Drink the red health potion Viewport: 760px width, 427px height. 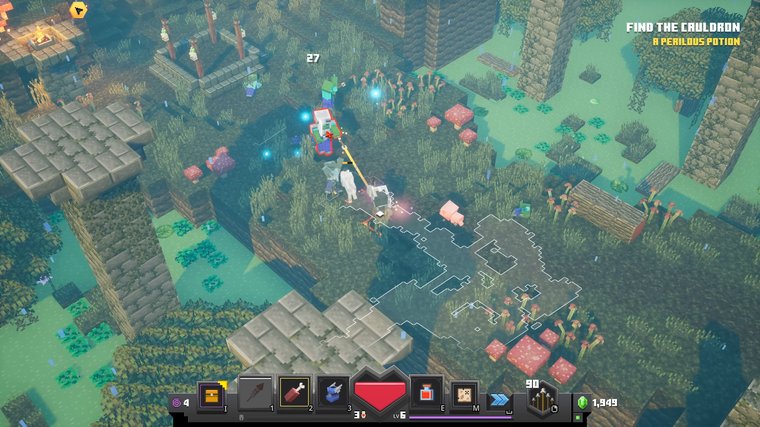427,394
